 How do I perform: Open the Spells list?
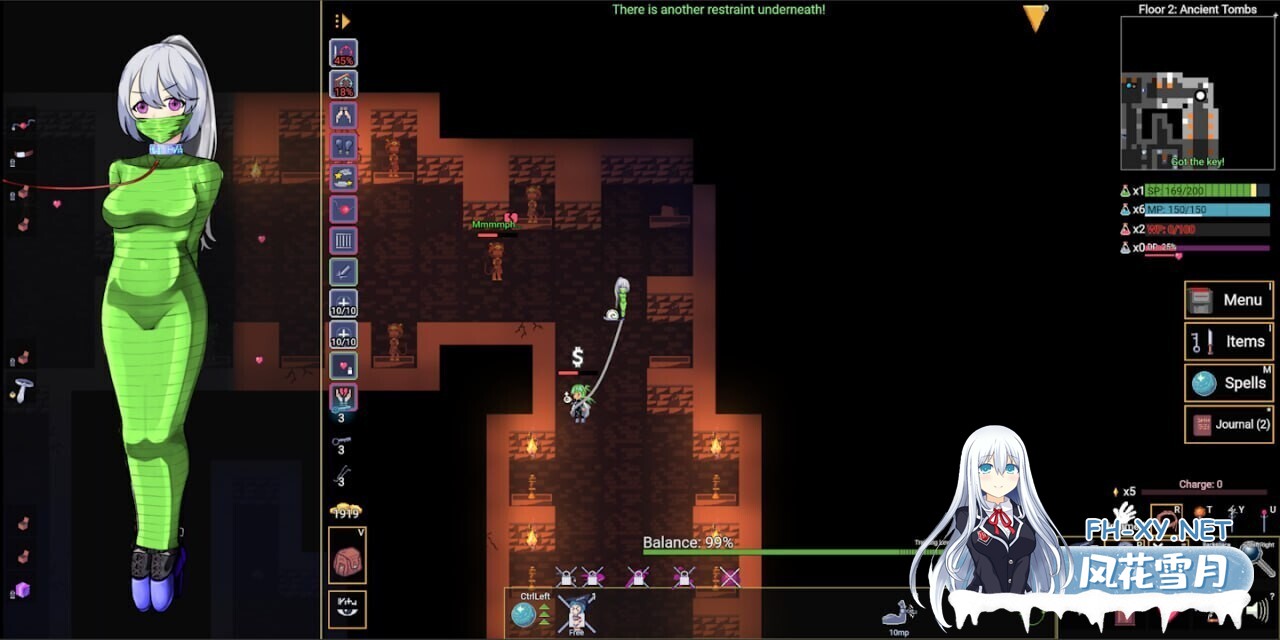(x=1229, y=383)
